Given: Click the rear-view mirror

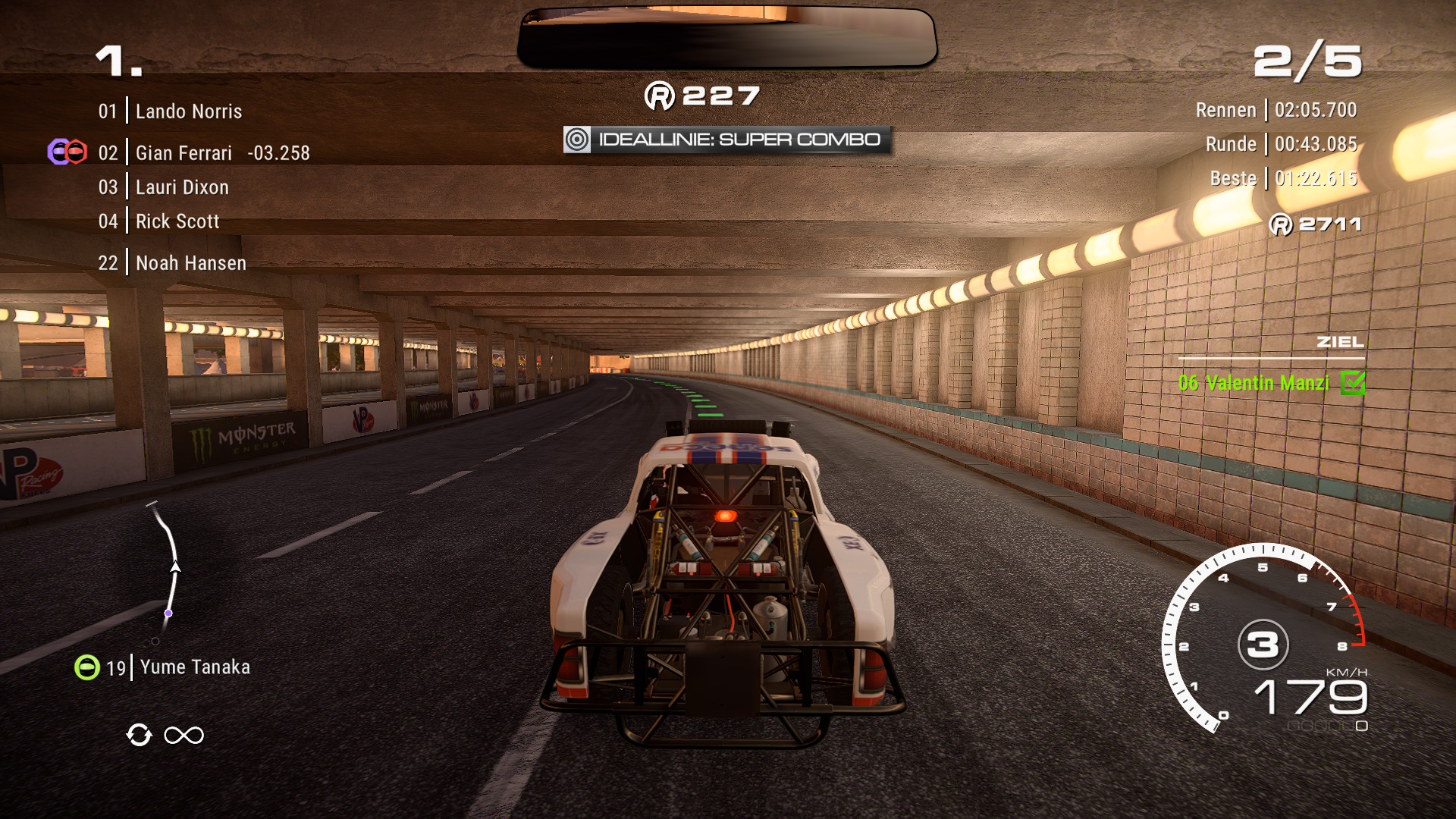Looking at the screenshot, I should pos(726,38).
